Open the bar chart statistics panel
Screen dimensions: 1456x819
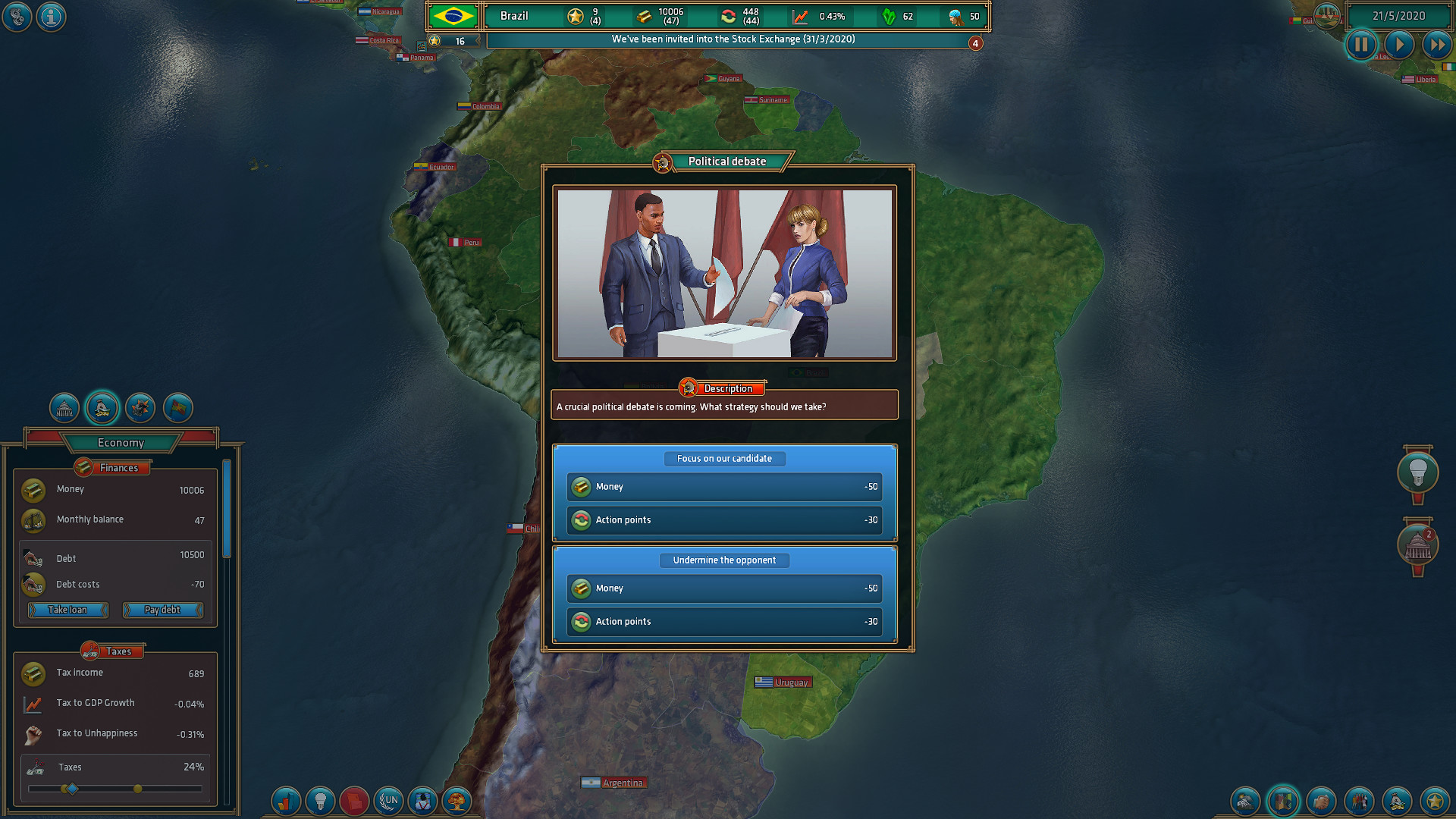point(286,801)
